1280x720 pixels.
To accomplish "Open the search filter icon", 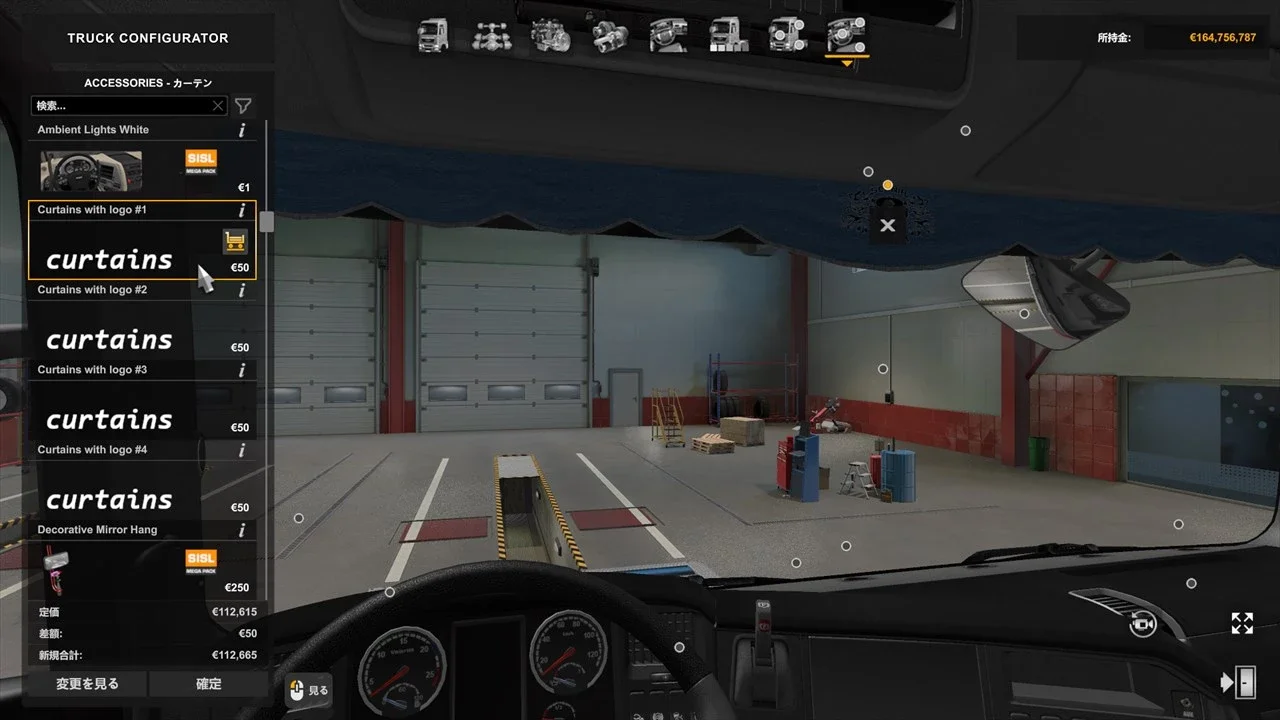I will [x=242, y=105].
